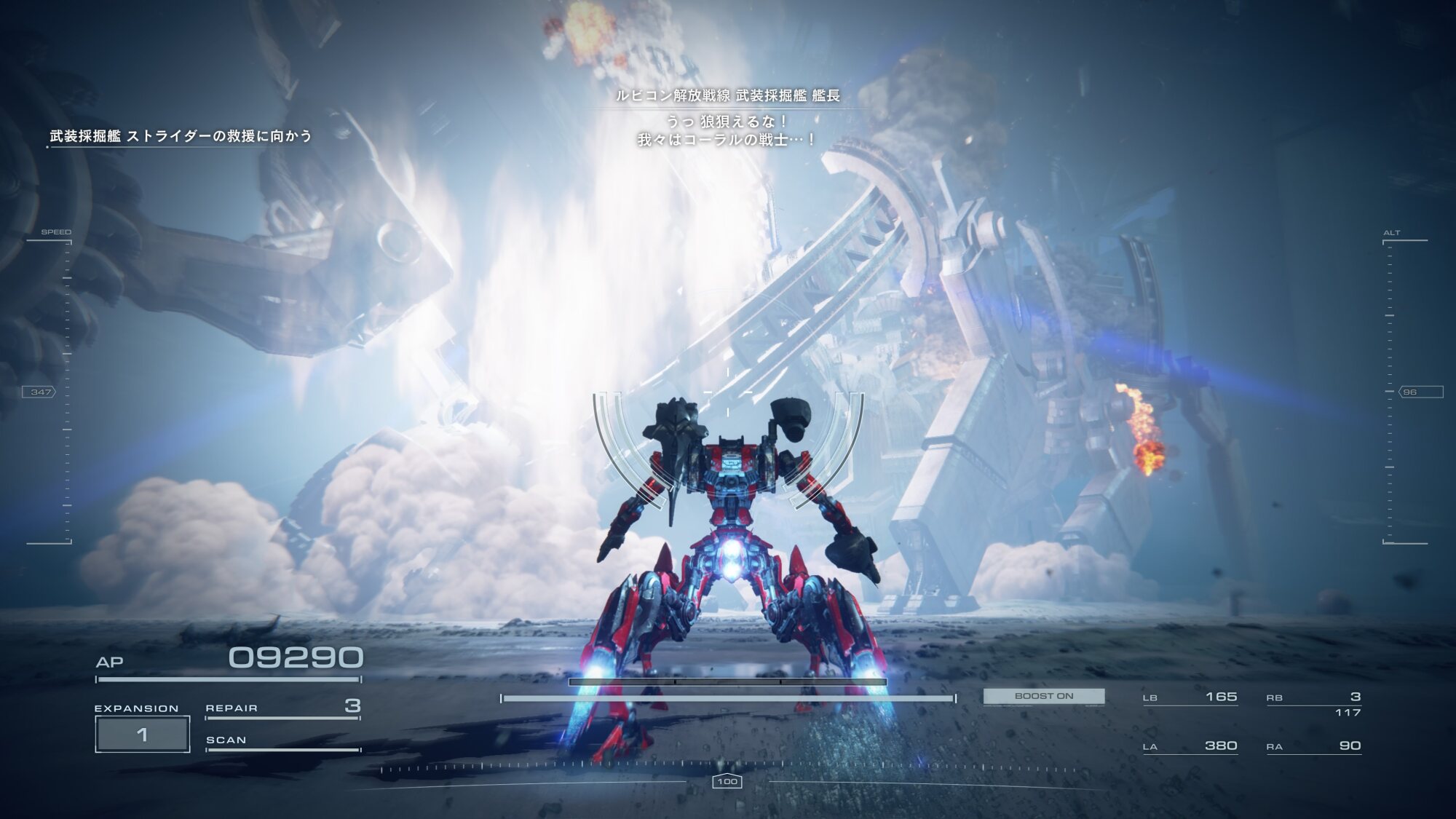Screen dimensions: 1456x819
Task: Activate the Expansion slot box
Action: pyautogui.click(x=143, y=734)
